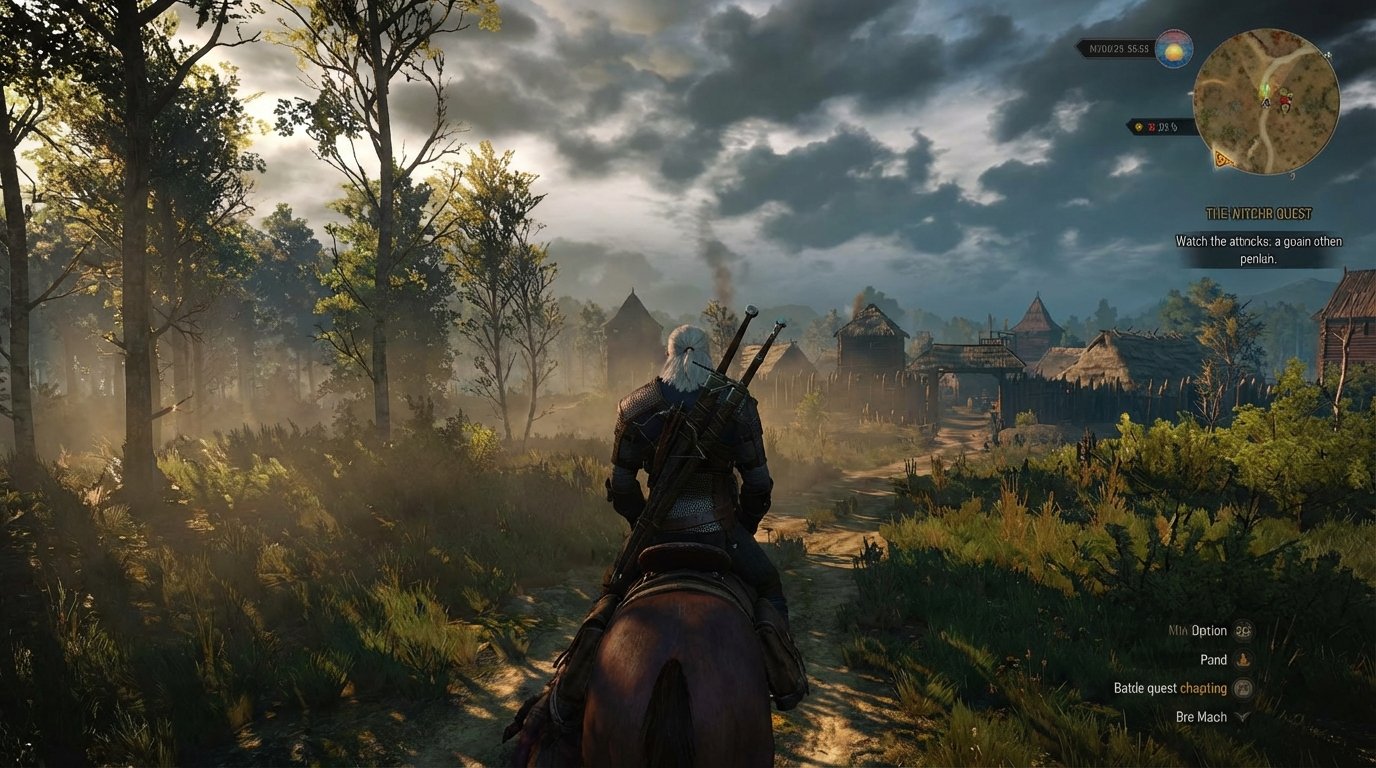Screen dimensions: 1376x768
Task: Click the sun weather indicator above the minimap
Action: coord(1172,48)
